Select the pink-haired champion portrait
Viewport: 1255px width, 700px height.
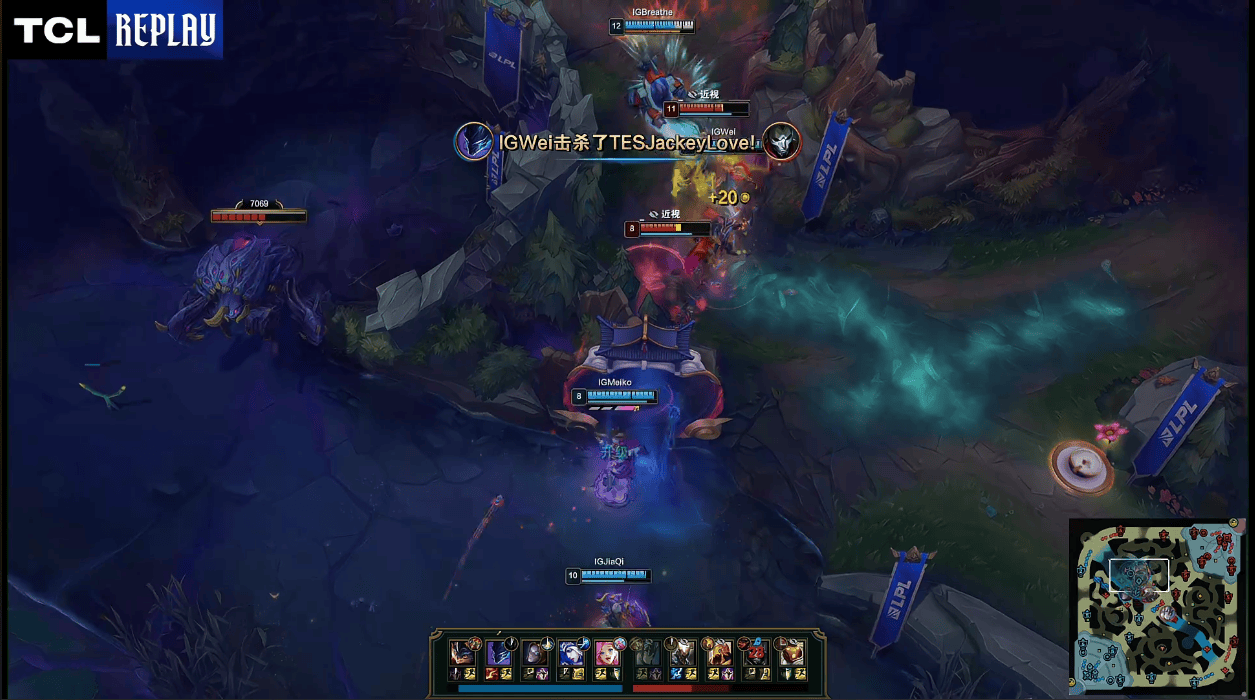click(608, 653)
